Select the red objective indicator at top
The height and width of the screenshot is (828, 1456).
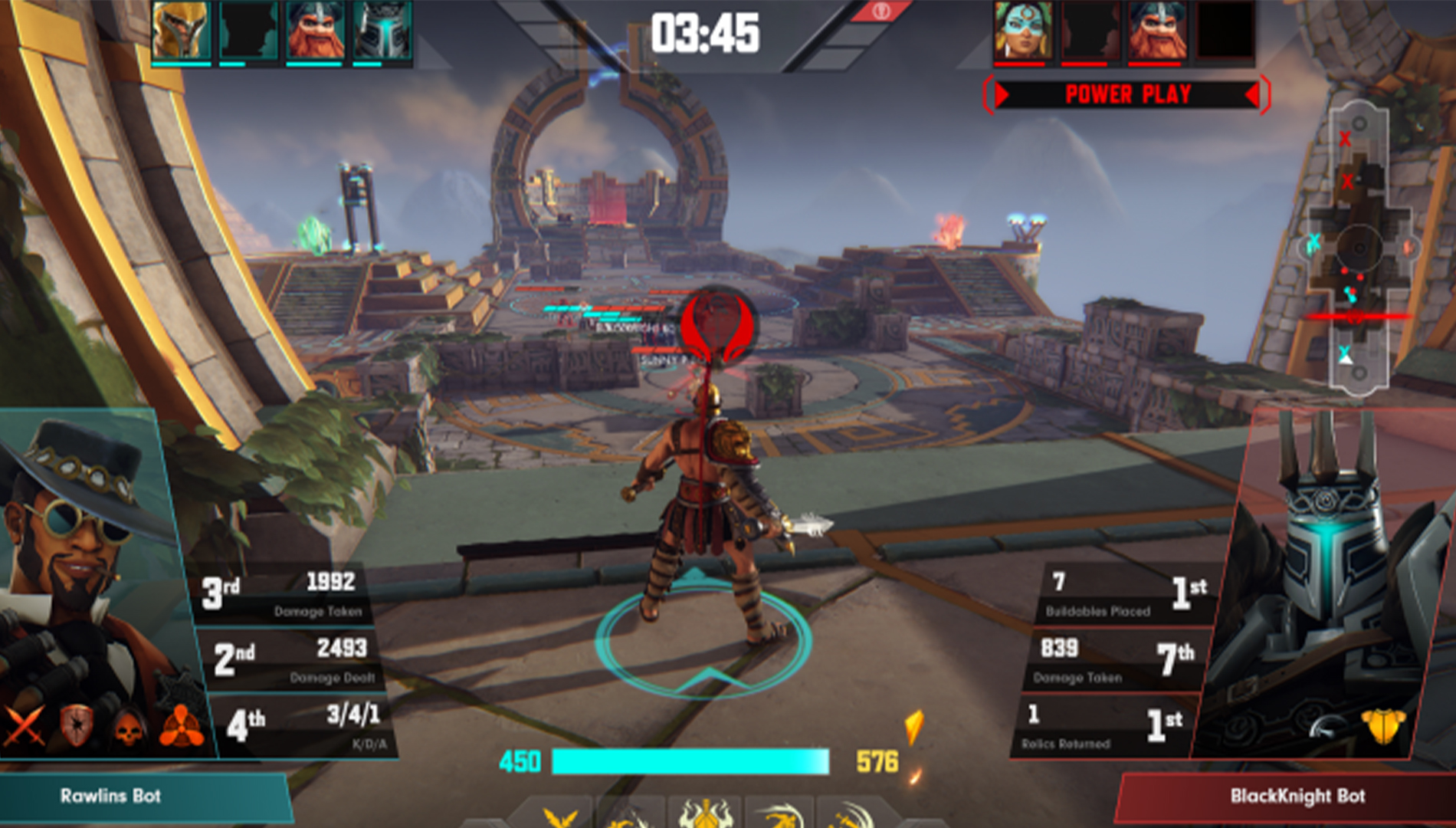click(882, 11)
